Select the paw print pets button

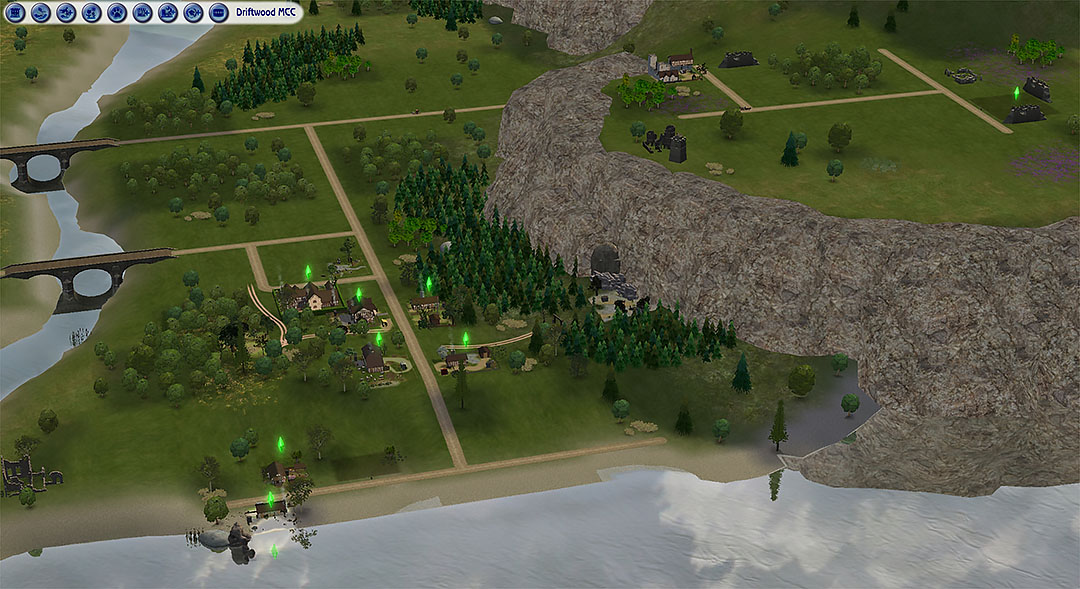pos(117,13)
